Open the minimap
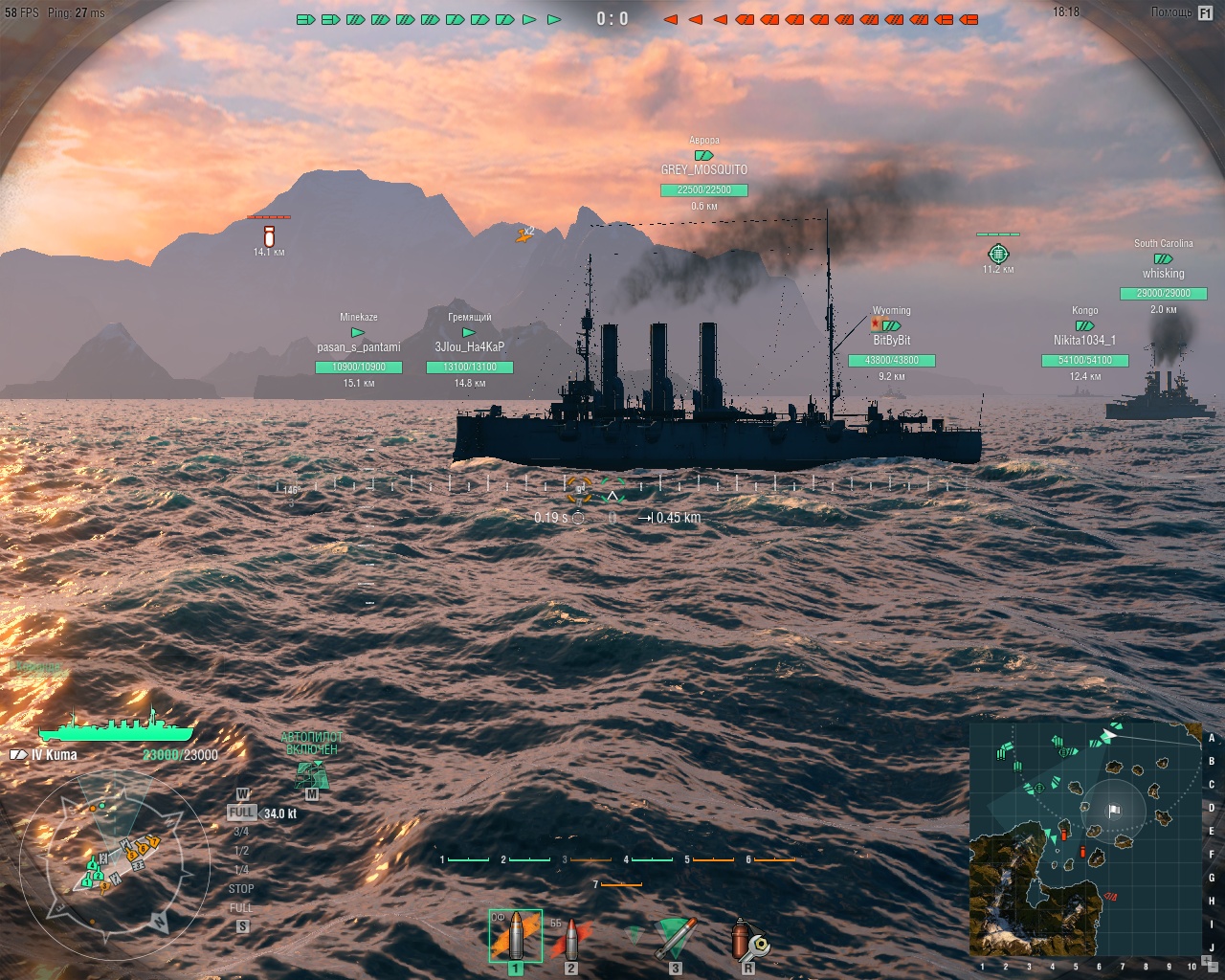1225x980 pixels. coord(1083,838)
